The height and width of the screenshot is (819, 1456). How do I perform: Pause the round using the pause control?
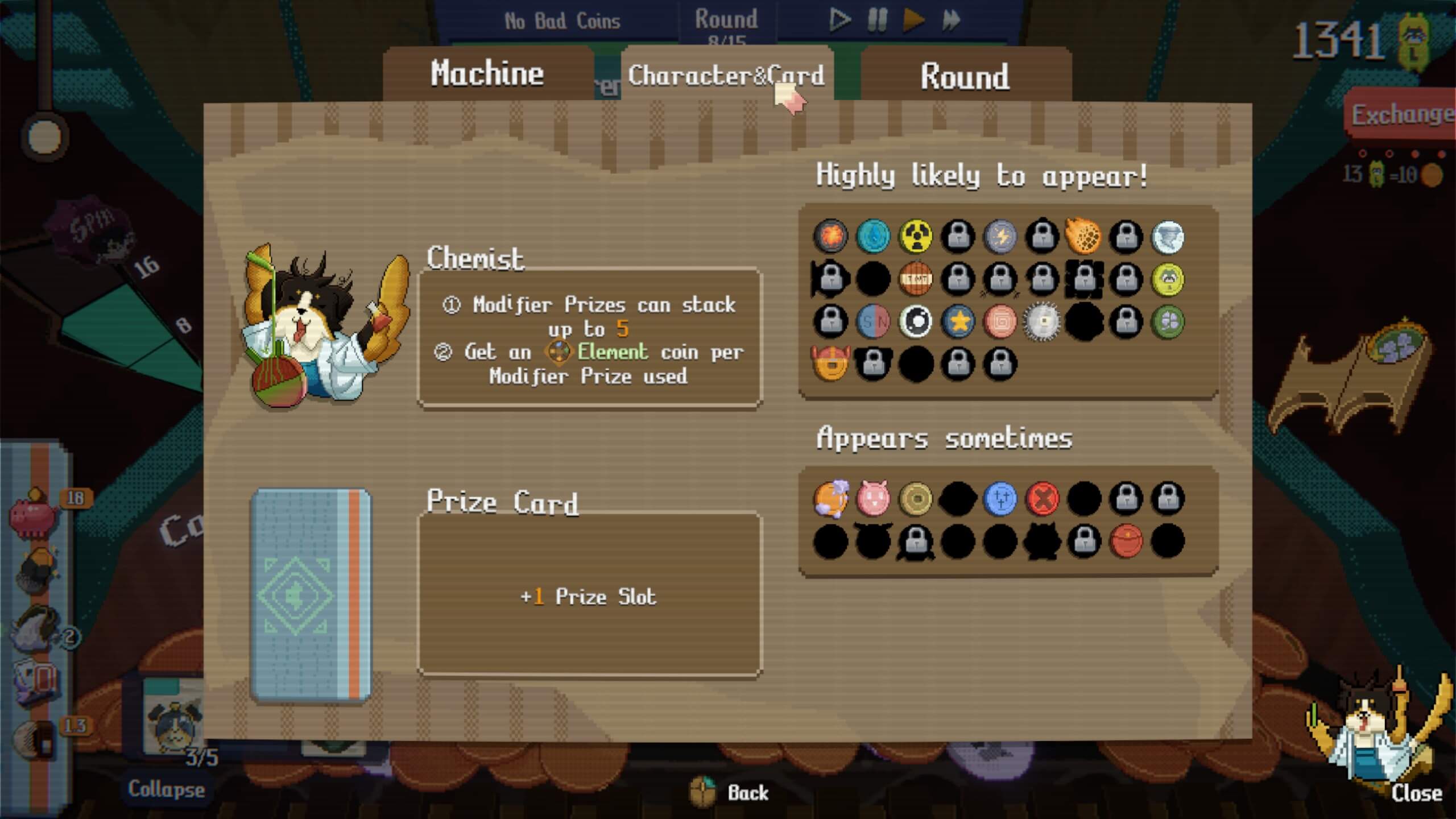tap(876, 20)
